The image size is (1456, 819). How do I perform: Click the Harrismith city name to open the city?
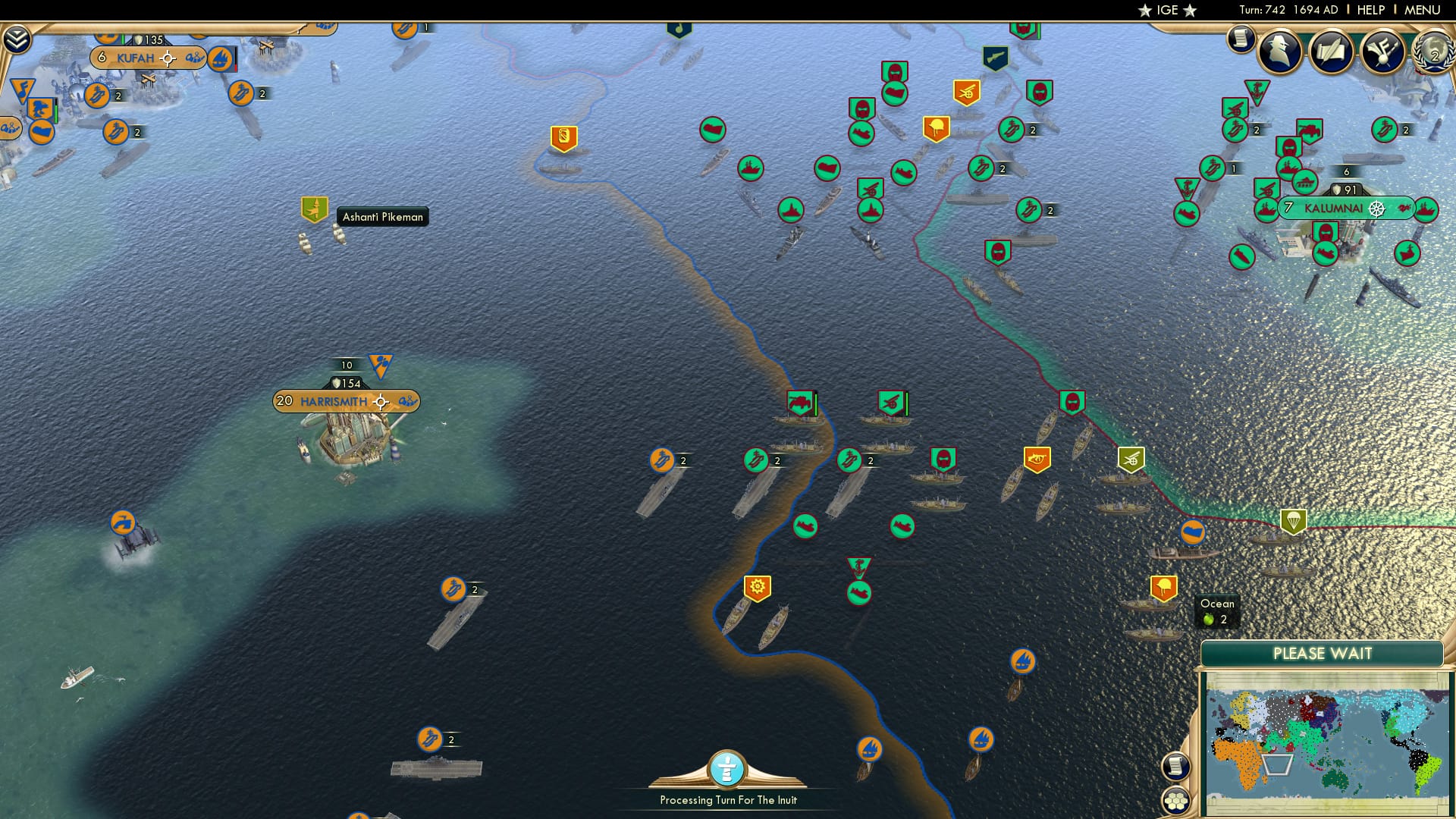click(336, 400)
